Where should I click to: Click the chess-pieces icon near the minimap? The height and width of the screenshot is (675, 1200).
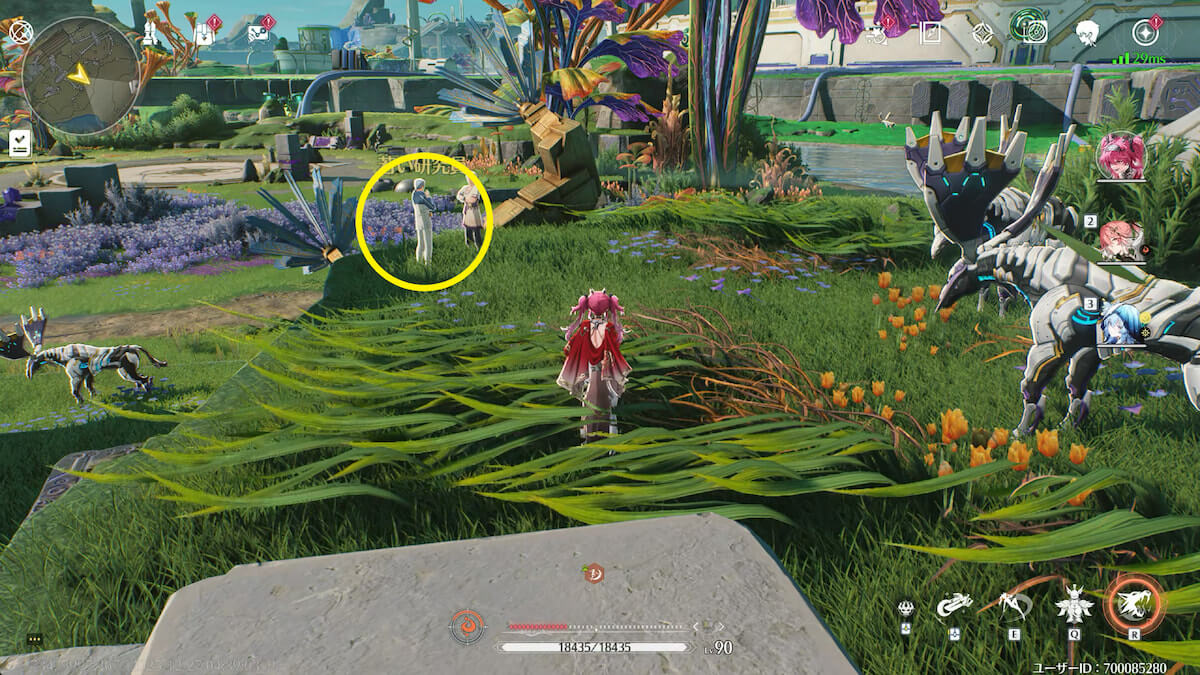pos(149,32)
